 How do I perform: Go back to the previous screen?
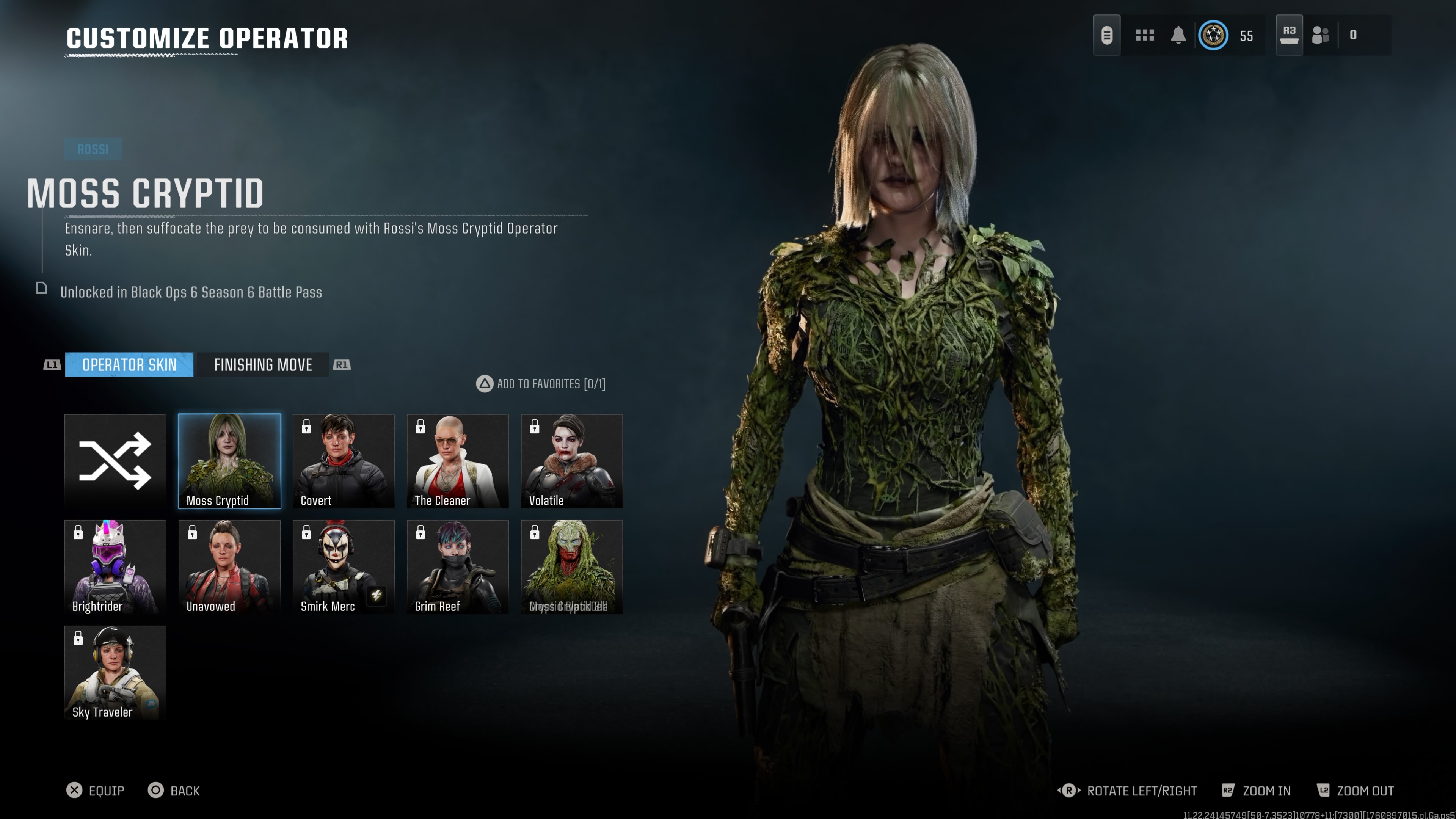coord(174,790)
